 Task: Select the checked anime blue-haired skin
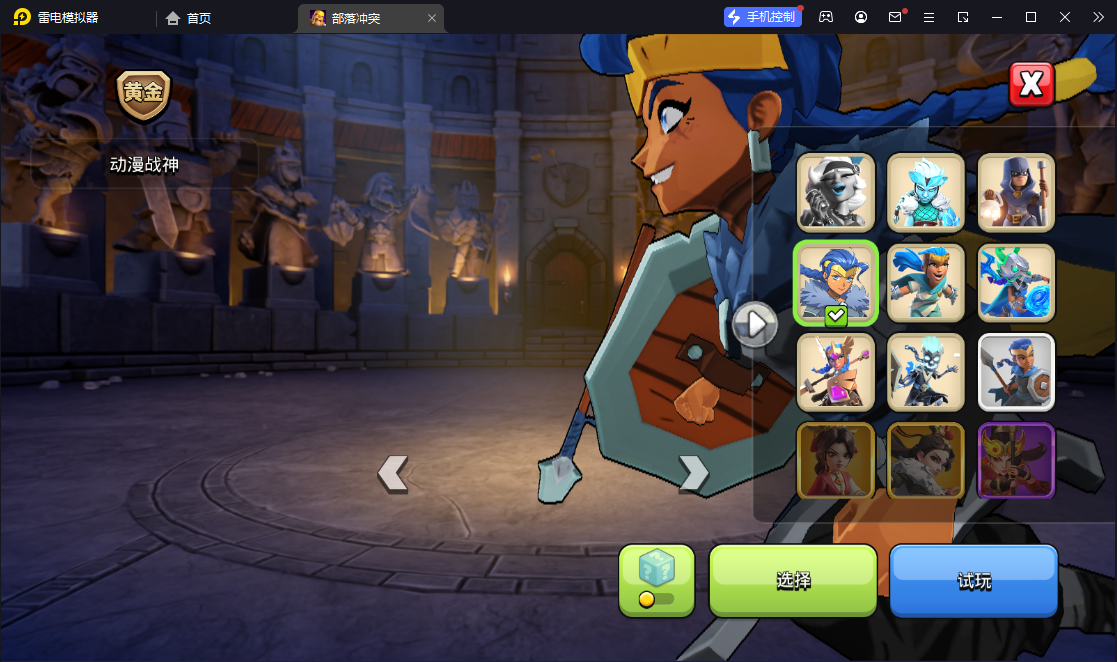click(836, 282)
